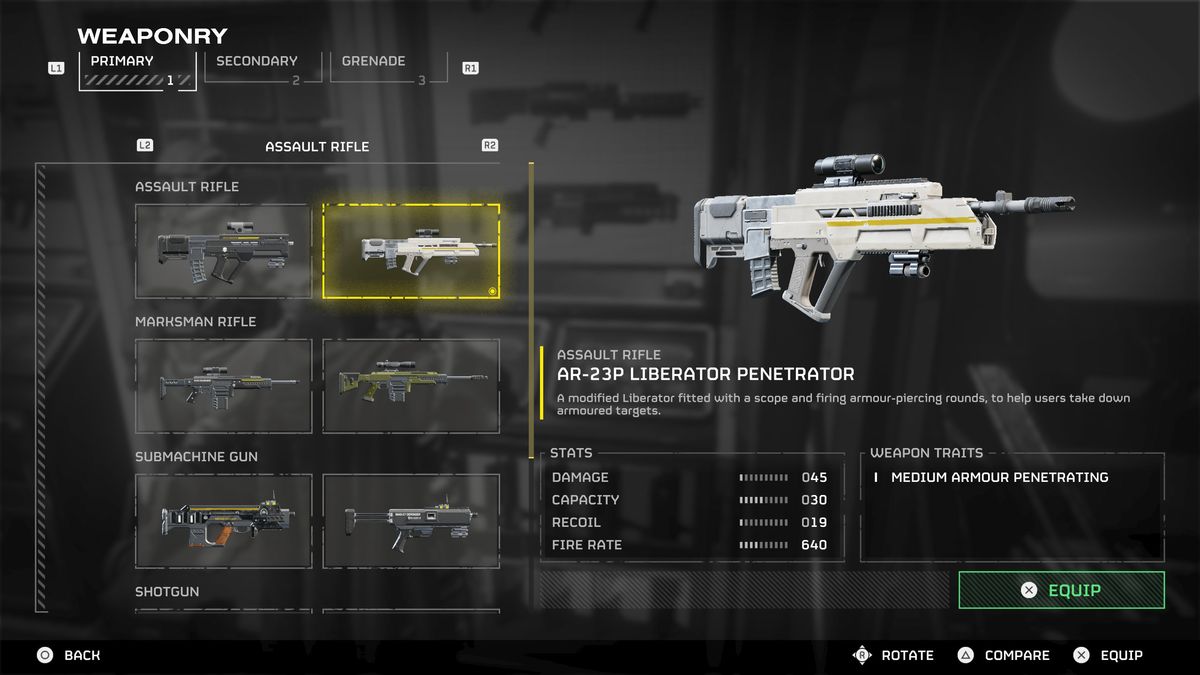
Task: Choose the compact black submachine gun tile
Action: click(x=411, y=521)
